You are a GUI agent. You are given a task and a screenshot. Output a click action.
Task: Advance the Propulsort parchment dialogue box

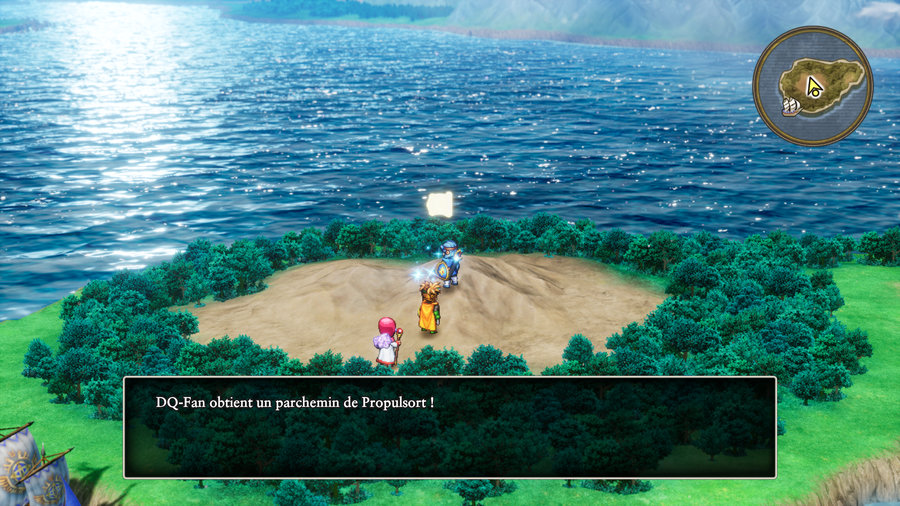coord(449,427)
